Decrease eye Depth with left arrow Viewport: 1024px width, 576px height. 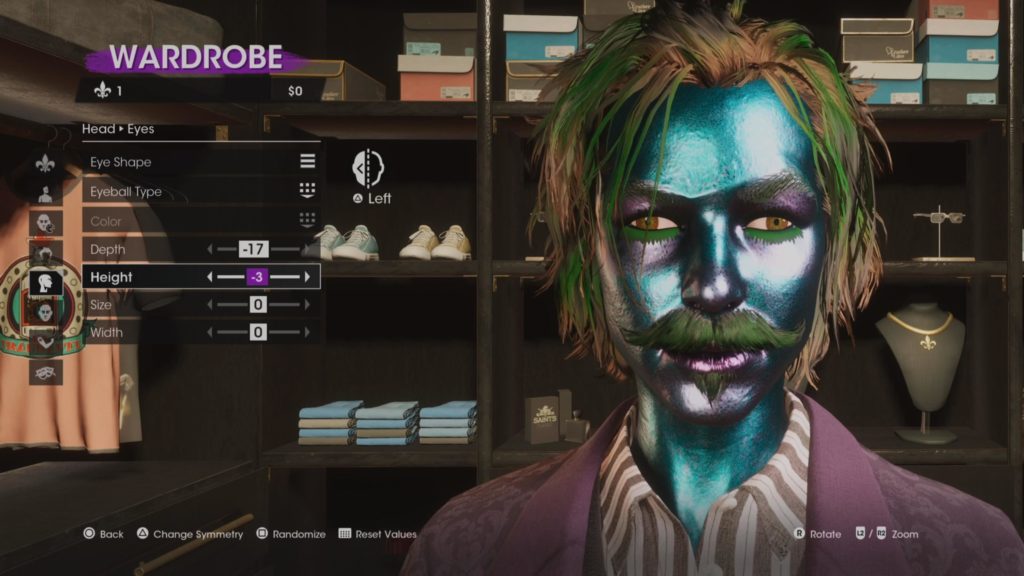tap(210, 249)
